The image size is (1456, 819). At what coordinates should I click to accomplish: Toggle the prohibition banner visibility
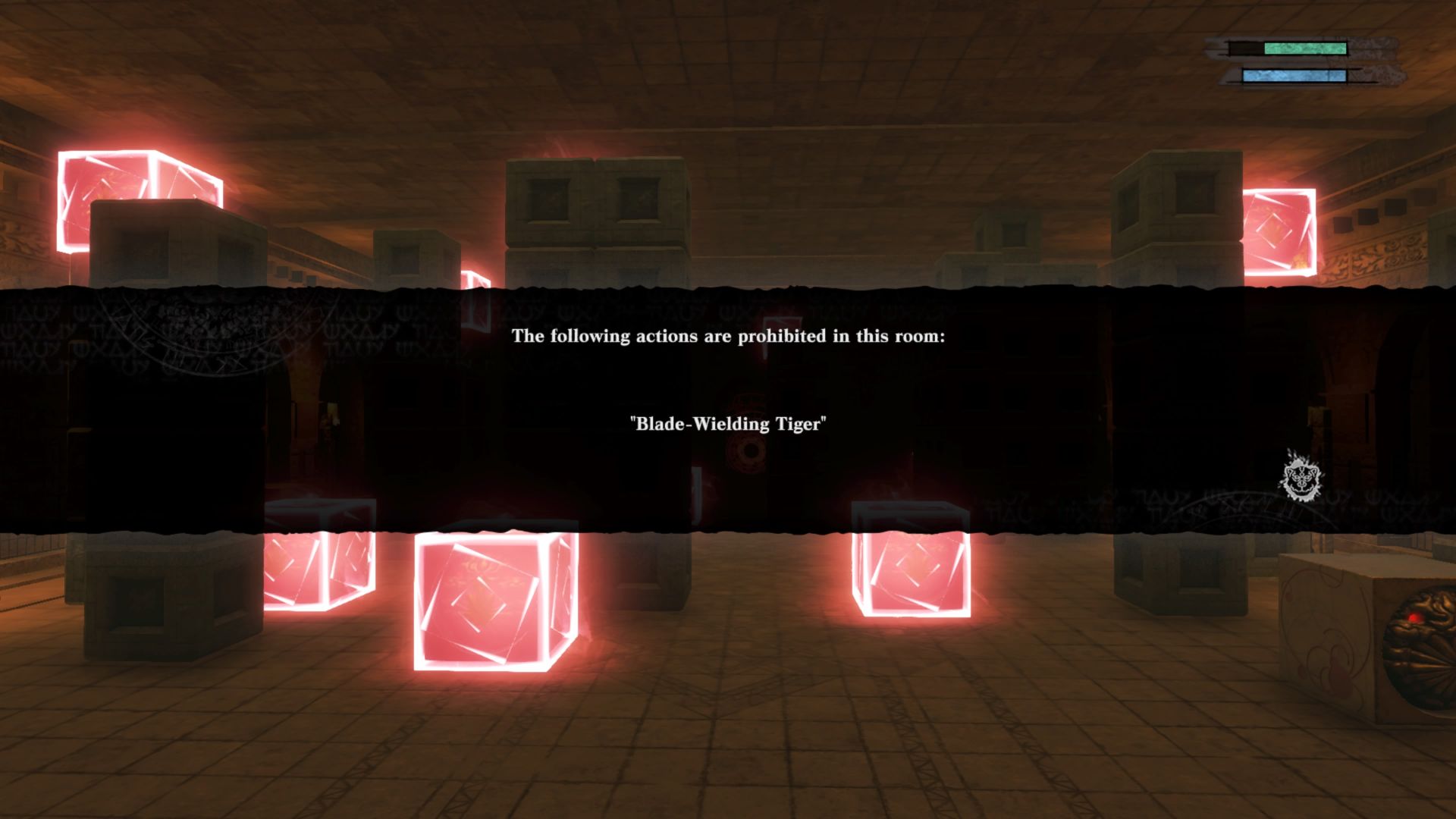(x=728, y=402)
